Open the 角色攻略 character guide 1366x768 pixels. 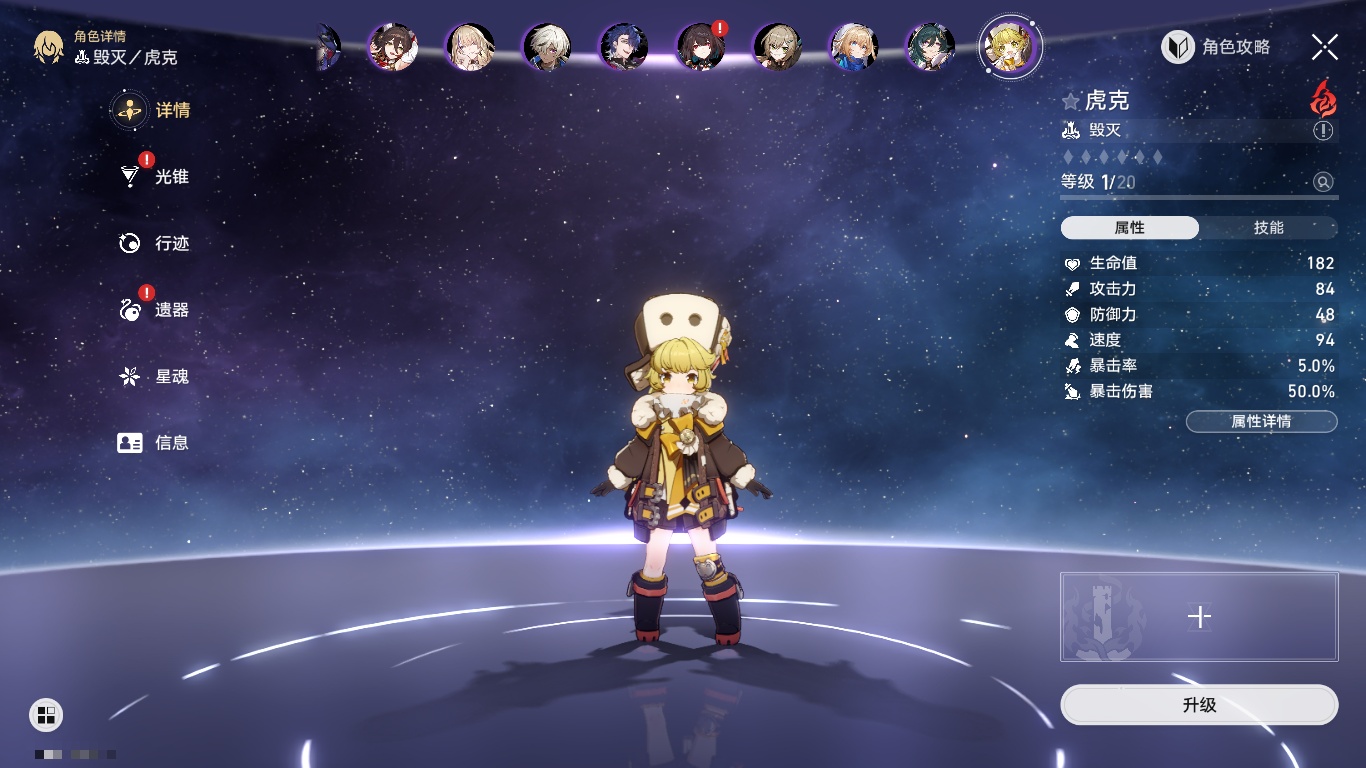point(1216,47)
